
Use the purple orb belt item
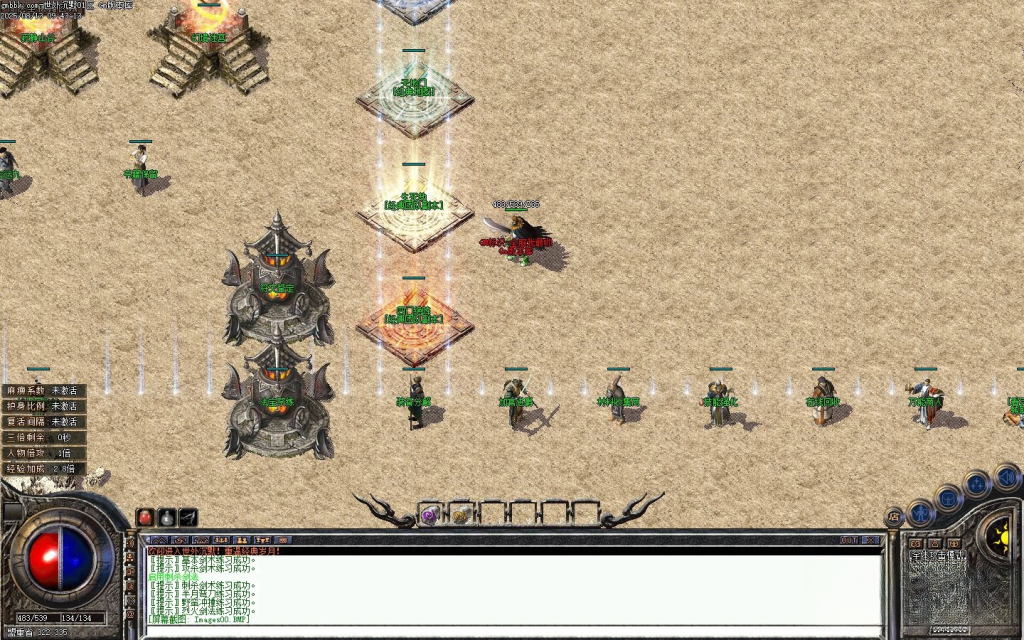coord(430,515)
